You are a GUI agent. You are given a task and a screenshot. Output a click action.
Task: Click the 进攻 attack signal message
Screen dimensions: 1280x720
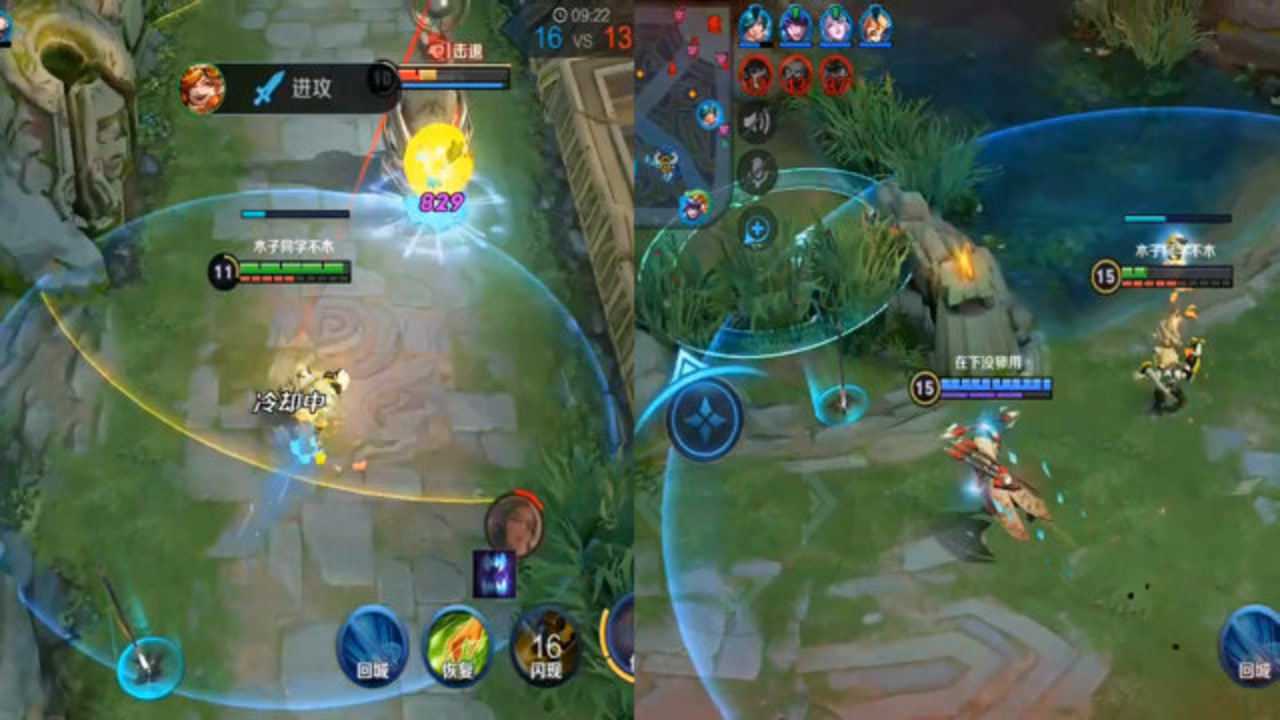pyautogui.click(x=290, y=88)
